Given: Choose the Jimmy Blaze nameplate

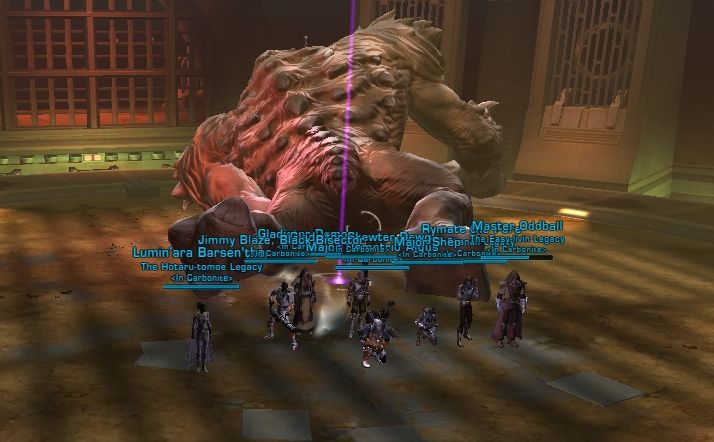Looking at the screenshot, I should 233,240.
